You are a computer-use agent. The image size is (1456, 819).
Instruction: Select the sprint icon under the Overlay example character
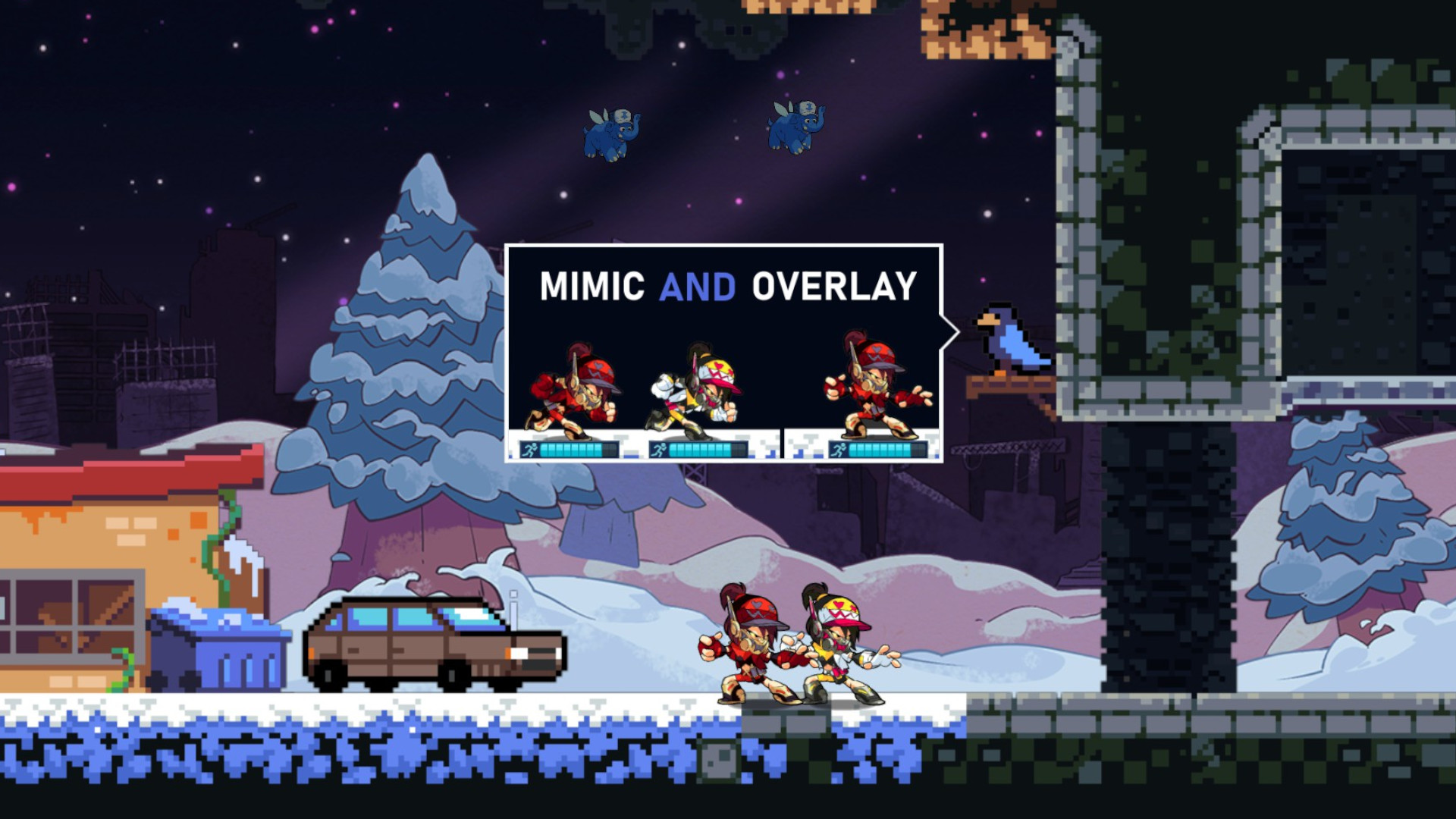(840, 449)
